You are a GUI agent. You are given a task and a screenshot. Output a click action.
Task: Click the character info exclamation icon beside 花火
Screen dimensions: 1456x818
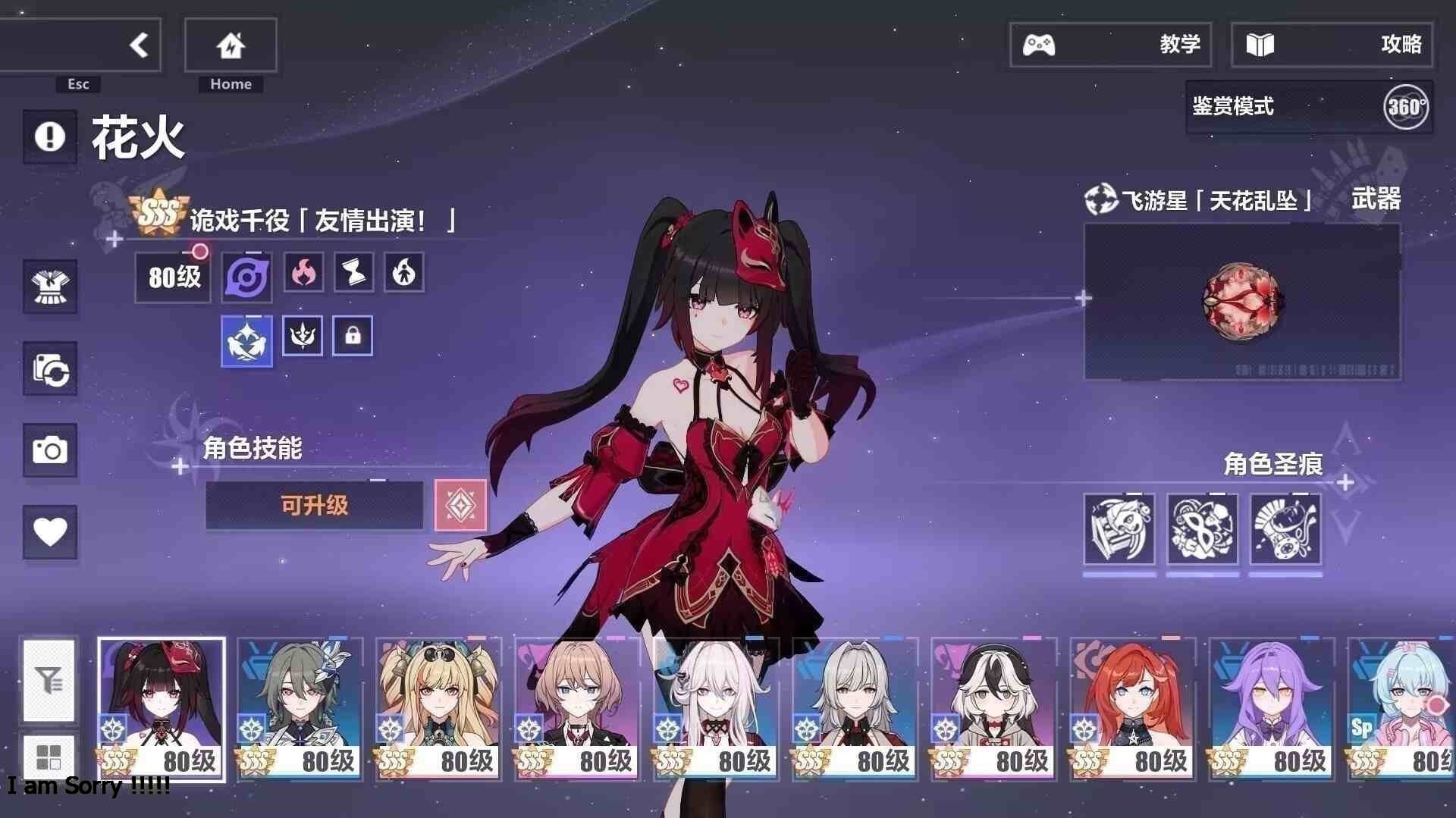click(49, 136)
